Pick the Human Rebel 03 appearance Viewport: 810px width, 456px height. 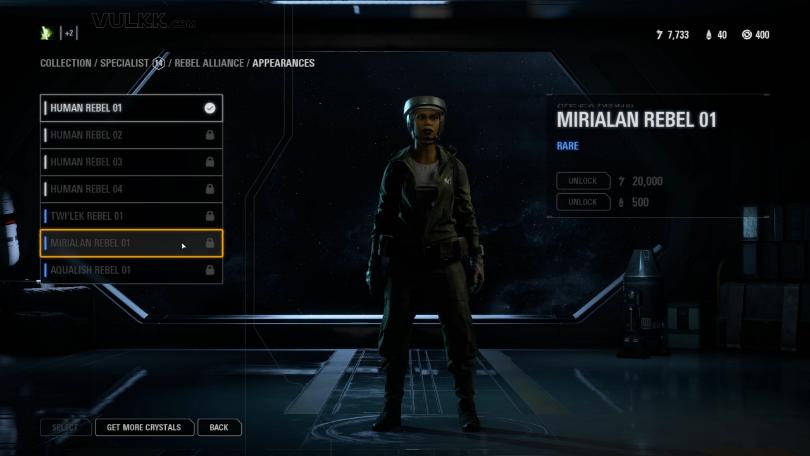click(130, 162)
